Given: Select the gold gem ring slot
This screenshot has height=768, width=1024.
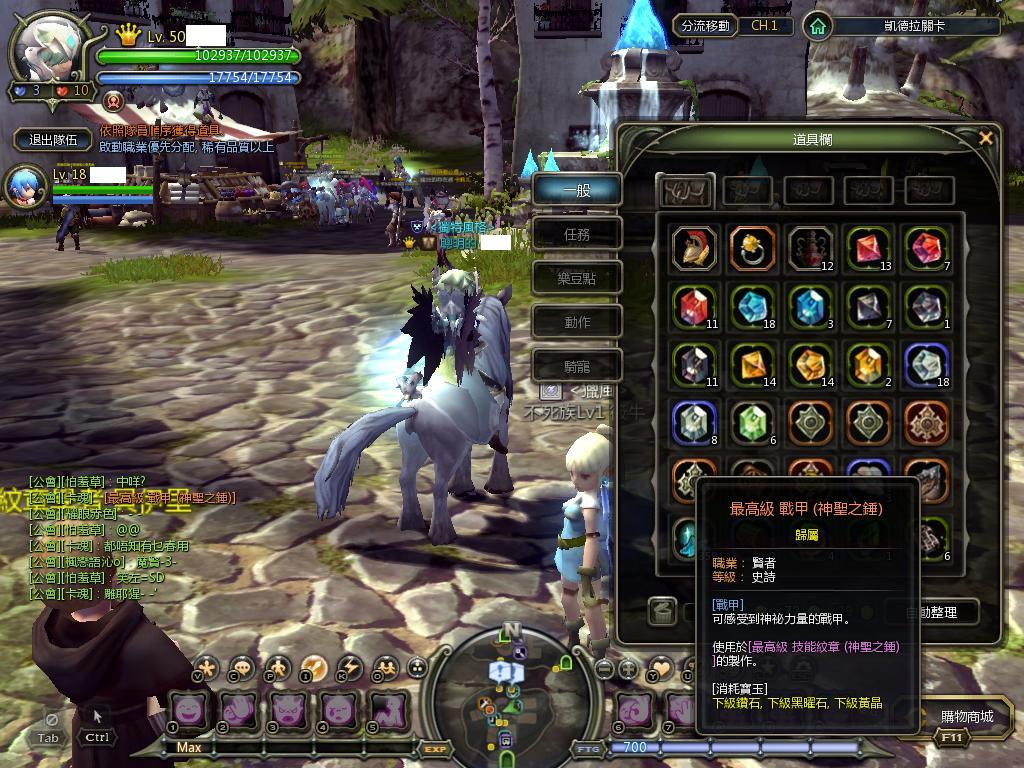Looking at the screenshot, I should coord(752,248).
